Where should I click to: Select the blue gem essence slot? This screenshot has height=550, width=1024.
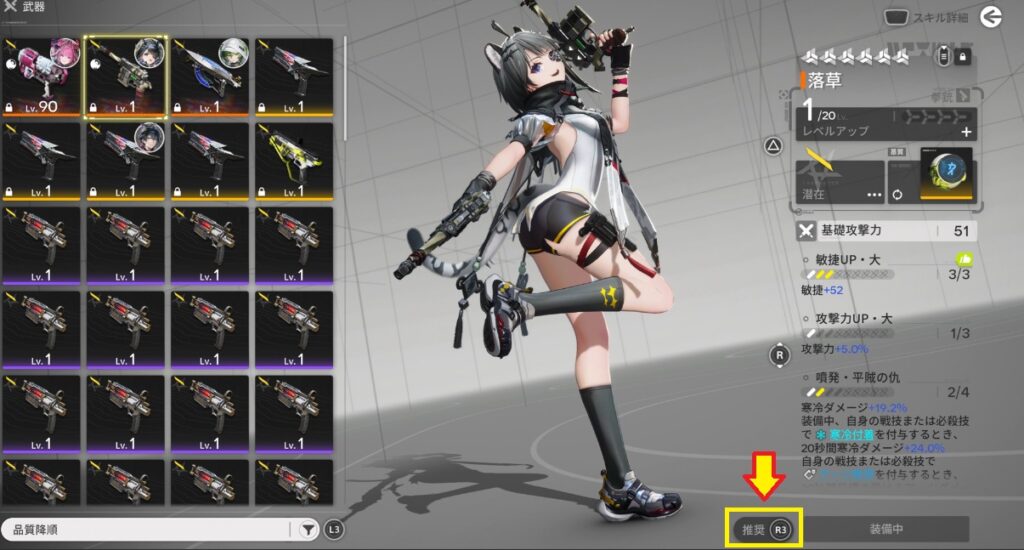pos(946,175)
